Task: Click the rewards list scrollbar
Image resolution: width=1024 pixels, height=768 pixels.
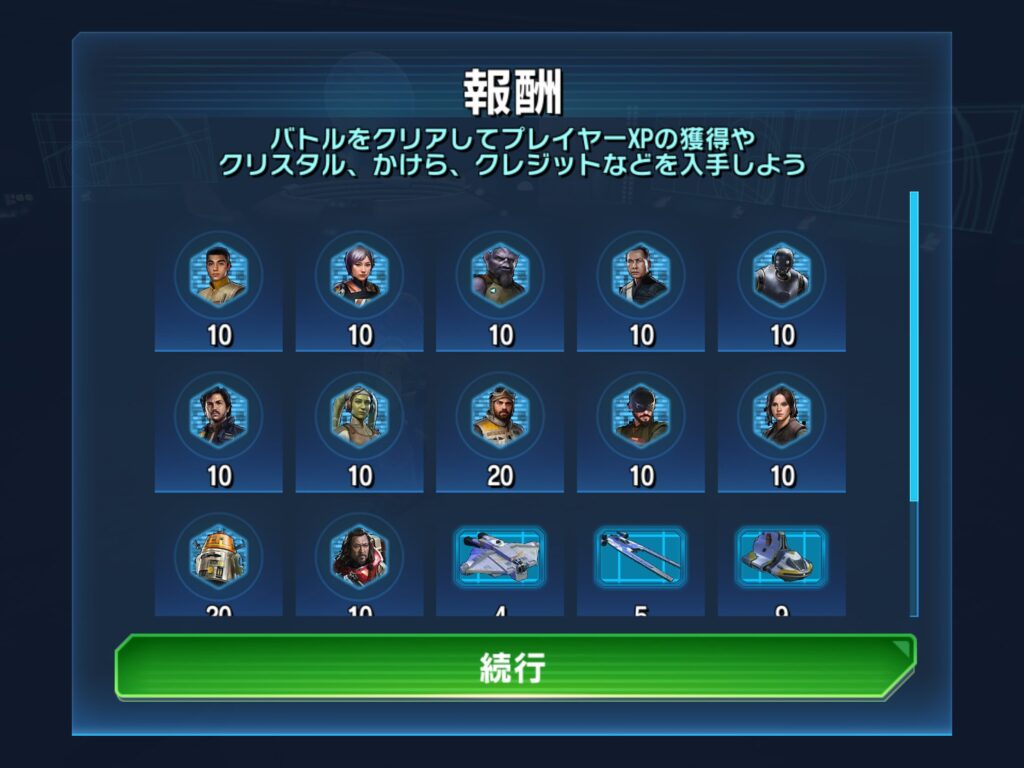Action: click(913, 345)
